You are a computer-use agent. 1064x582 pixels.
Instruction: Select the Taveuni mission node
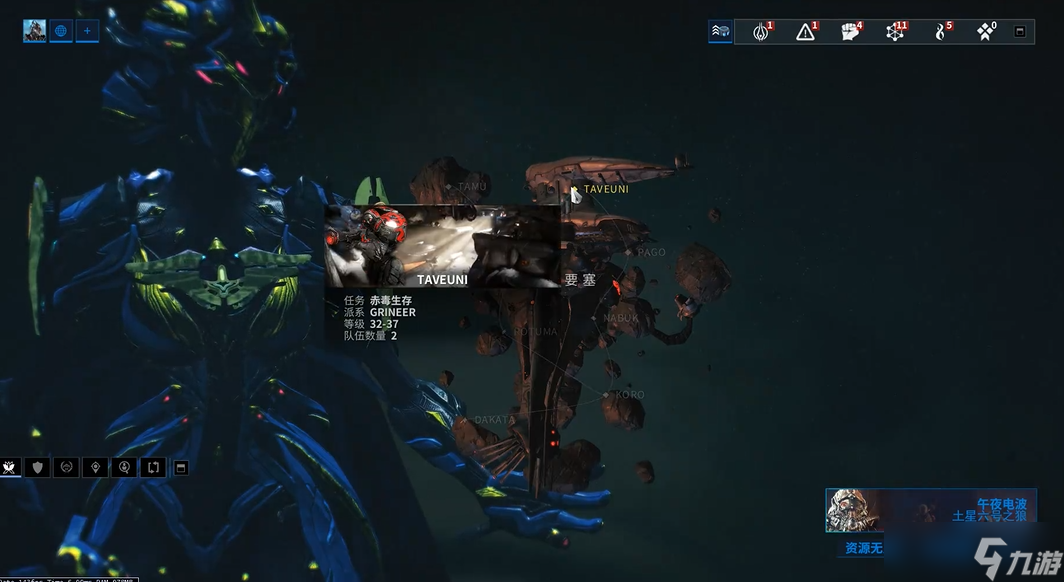[575, 189]
